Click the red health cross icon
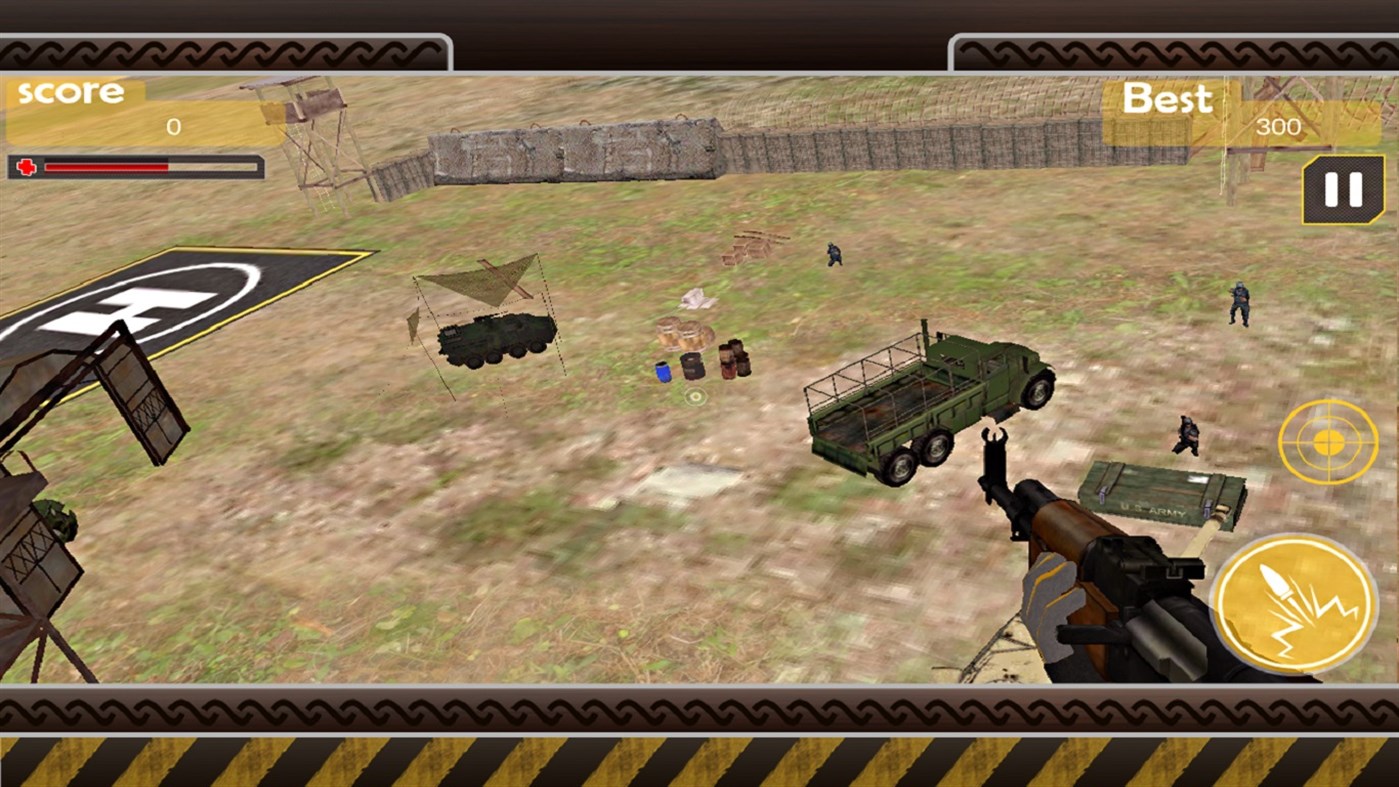 (x=24, y=166)
